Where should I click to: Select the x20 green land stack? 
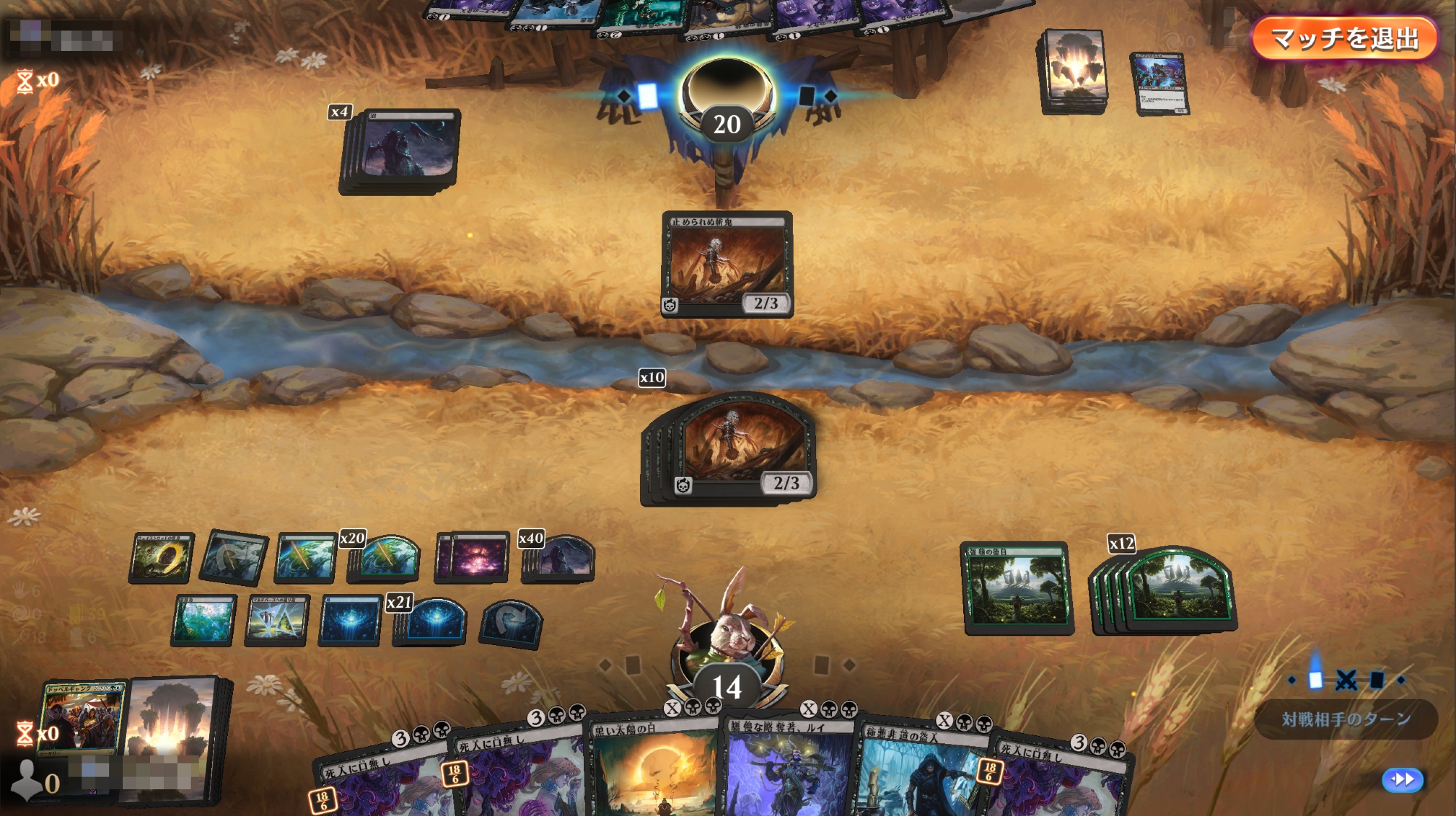pos(386,560)
